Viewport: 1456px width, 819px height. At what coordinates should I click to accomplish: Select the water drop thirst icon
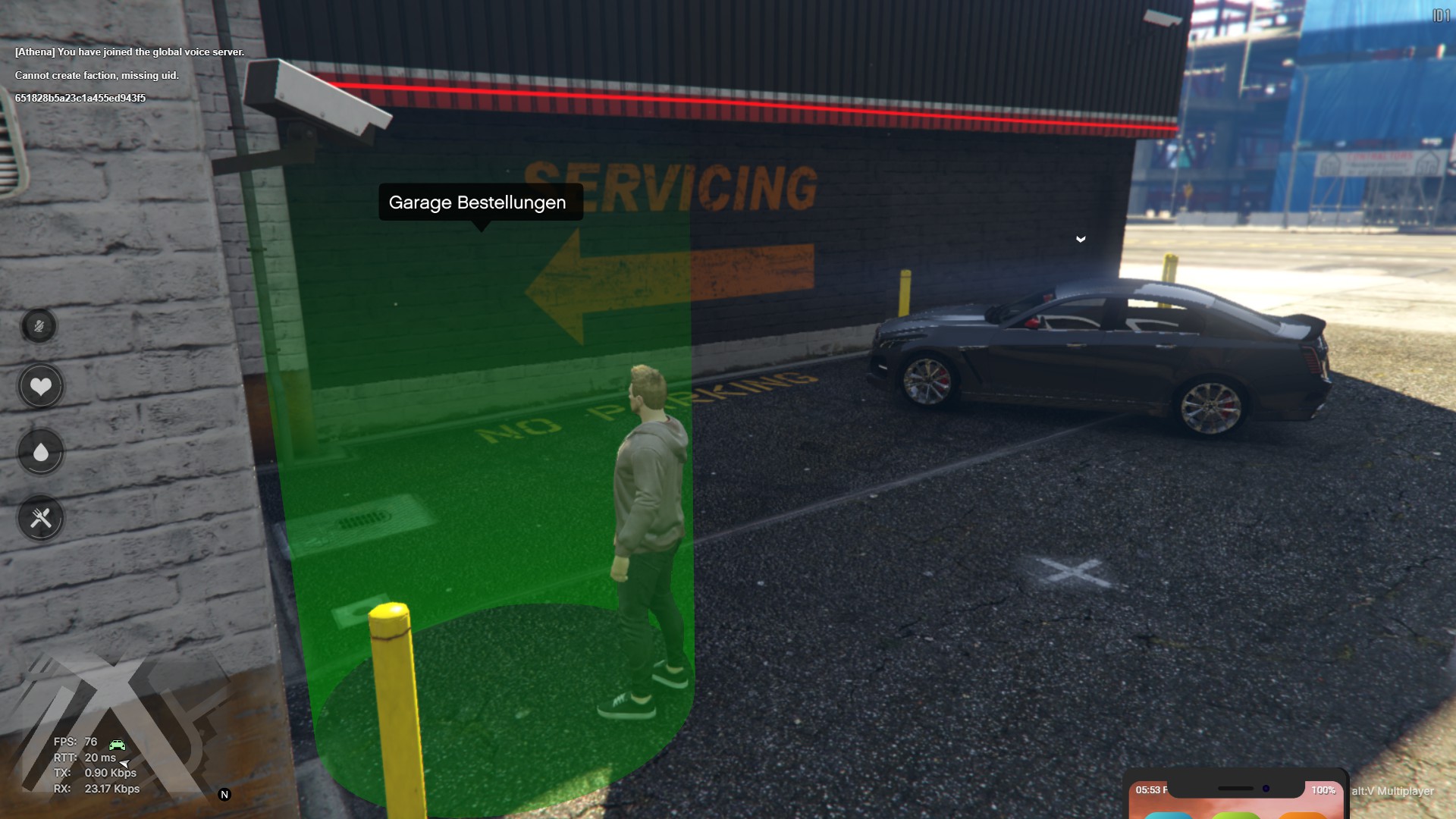coord(41,453)
